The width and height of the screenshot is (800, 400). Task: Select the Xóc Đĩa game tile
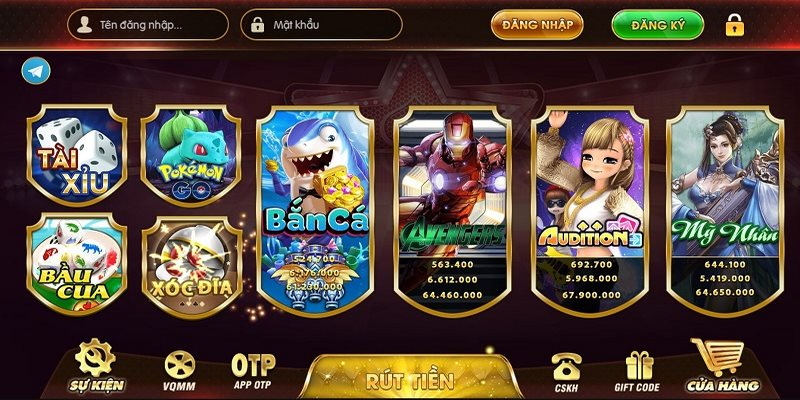(x=191, y=260)
